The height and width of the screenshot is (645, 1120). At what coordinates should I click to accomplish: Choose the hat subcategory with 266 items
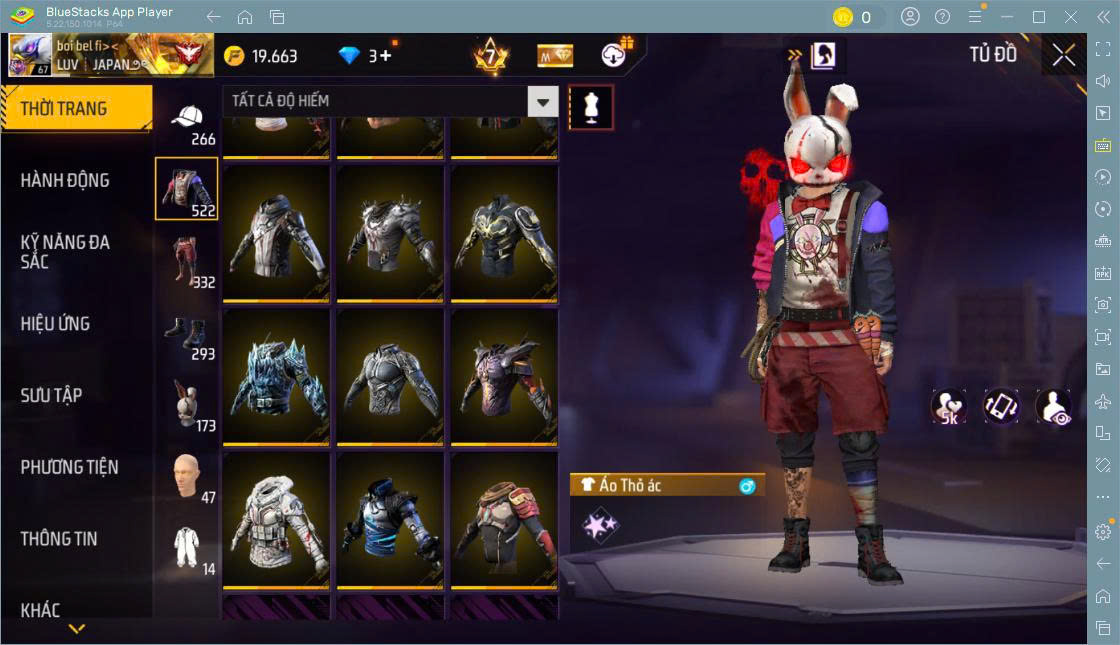187,123
